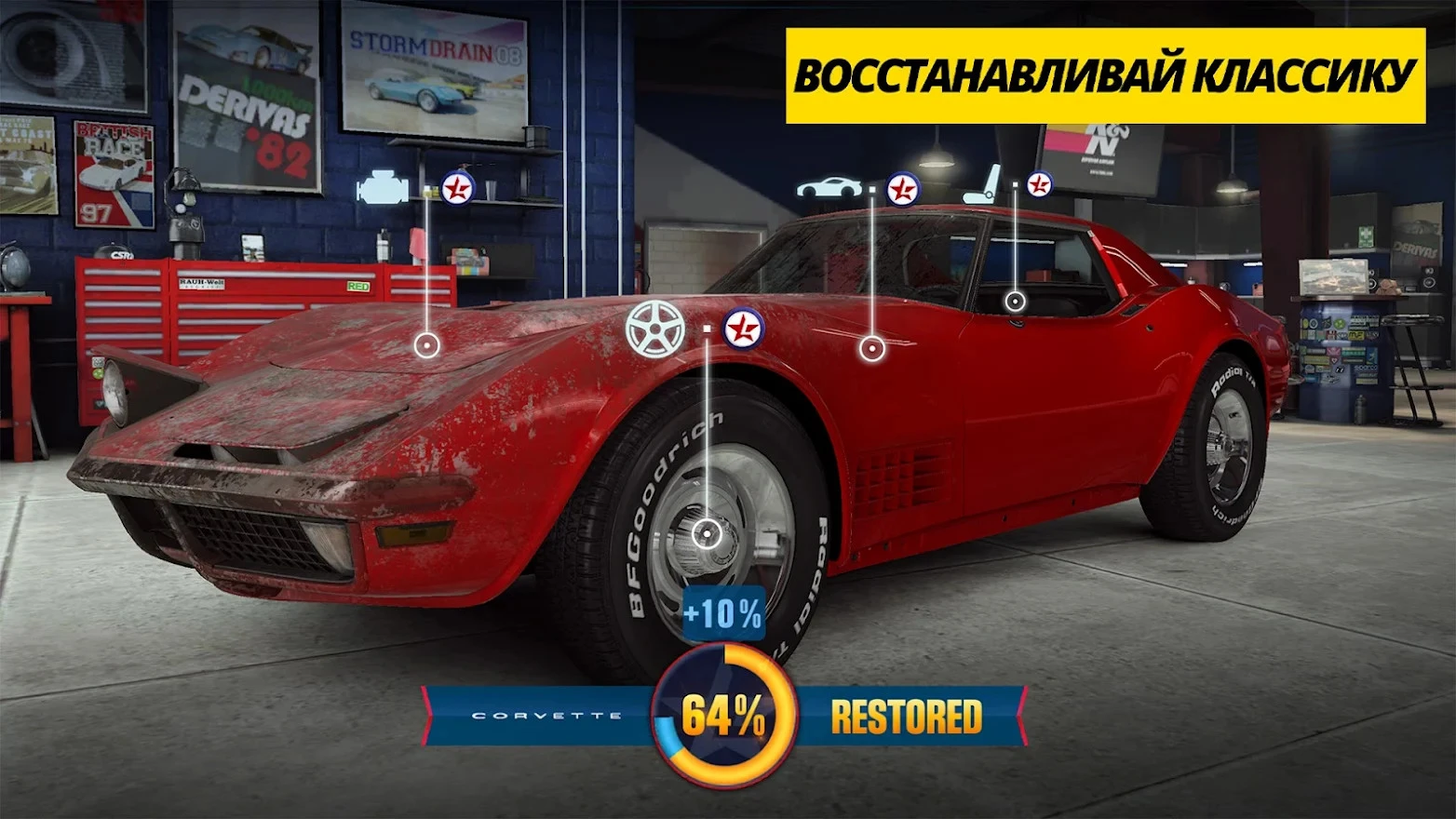Viewport: 1456px width, 819px height.
Task: Select the engine restoration icon
Action: [x=382, y=188]
